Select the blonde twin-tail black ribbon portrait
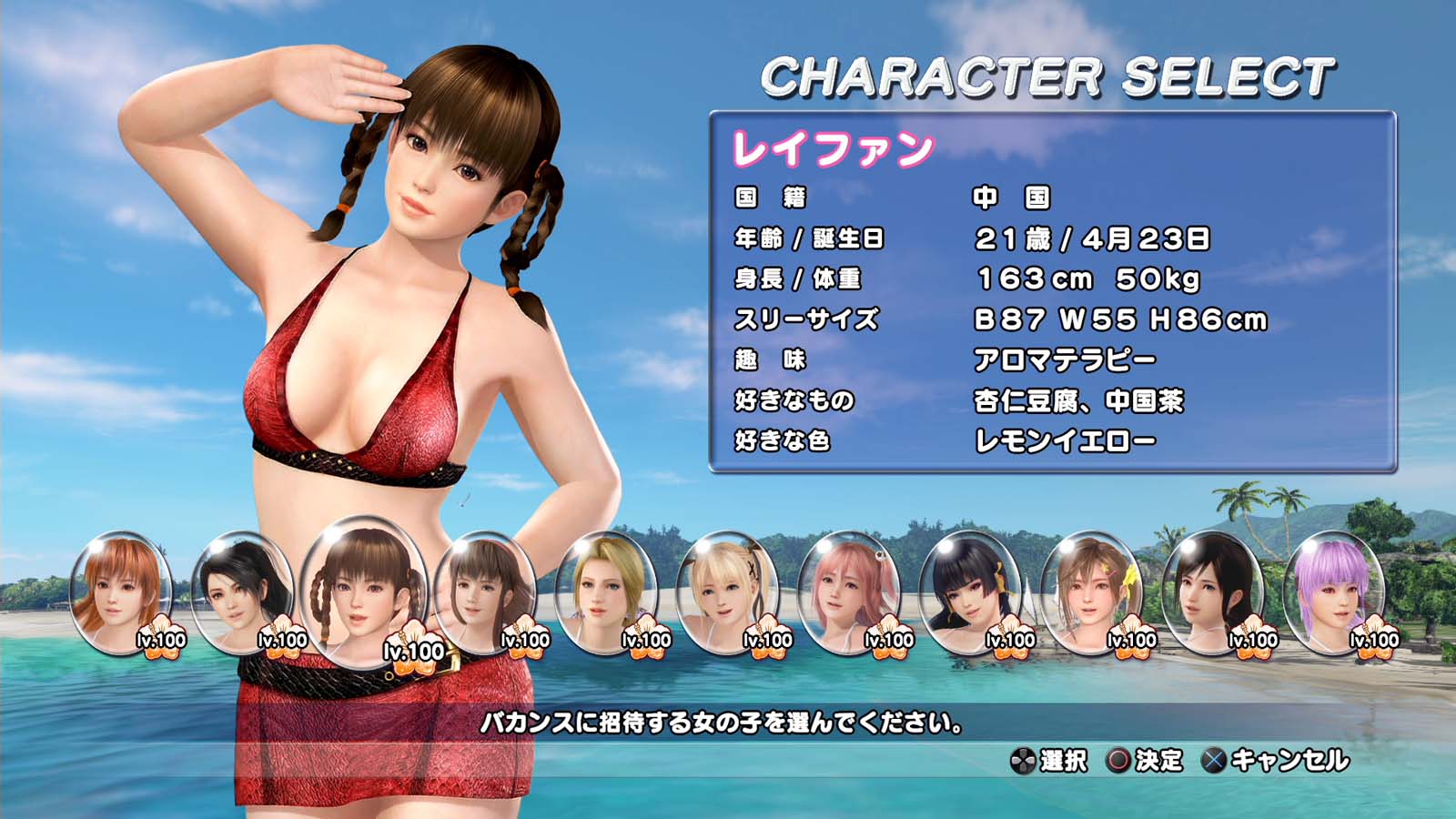 coord(727,591)
